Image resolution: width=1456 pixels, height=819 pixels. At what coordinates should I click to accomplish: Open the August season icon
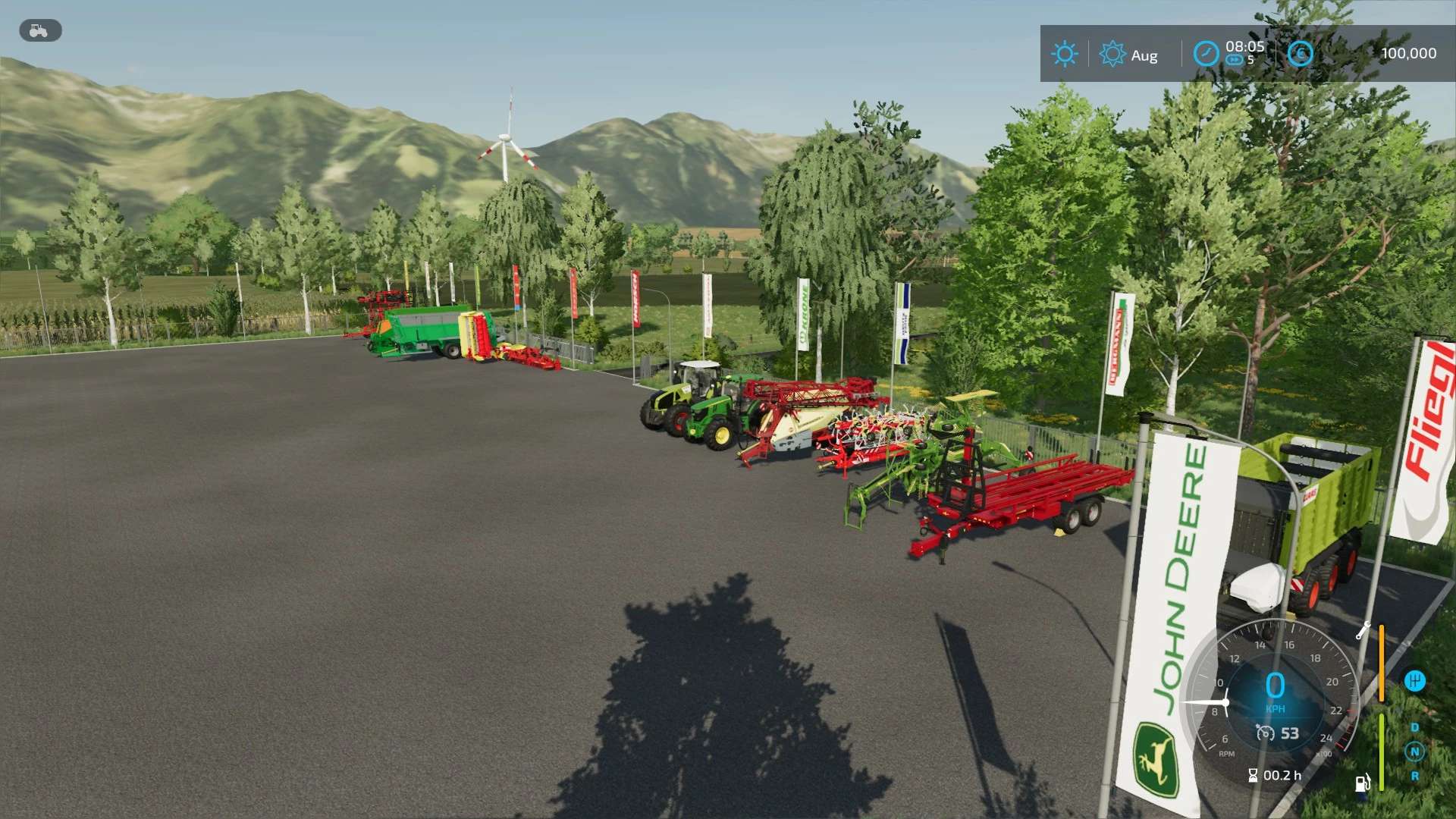1112,55
